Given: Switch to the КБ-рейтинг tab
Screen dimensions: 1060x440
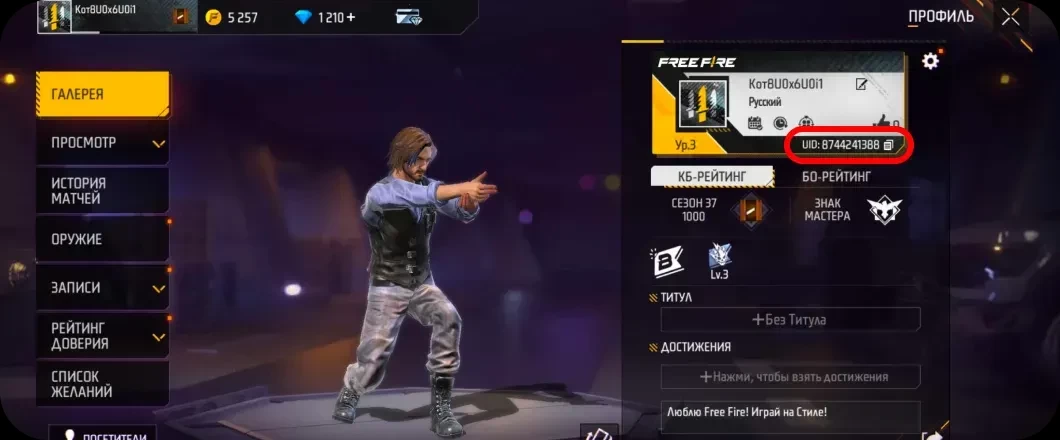Looking at the screenshot, I should pyautogui.click(x=712, y=177).
